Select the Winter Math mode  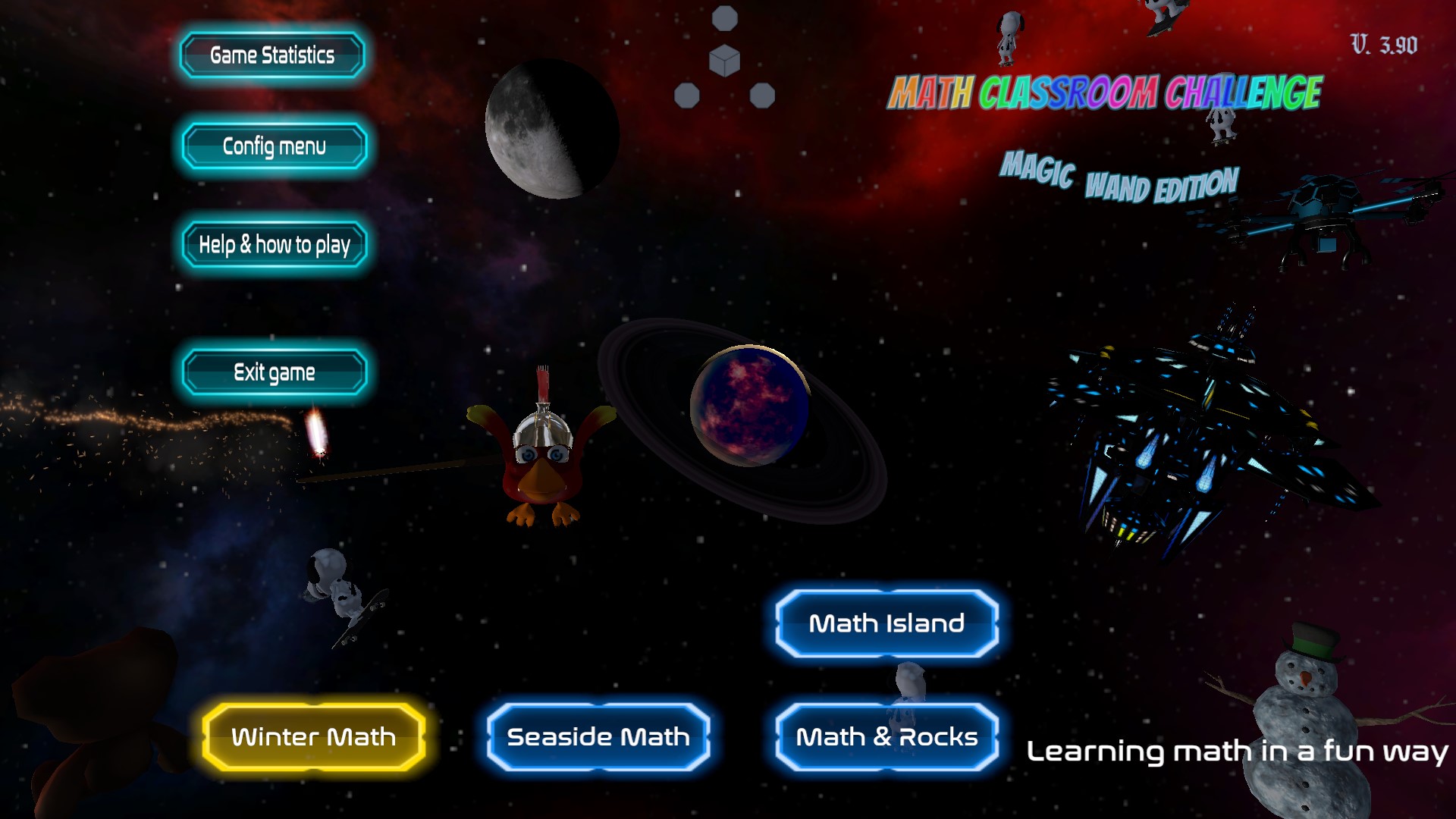click(x=313, y=736)
